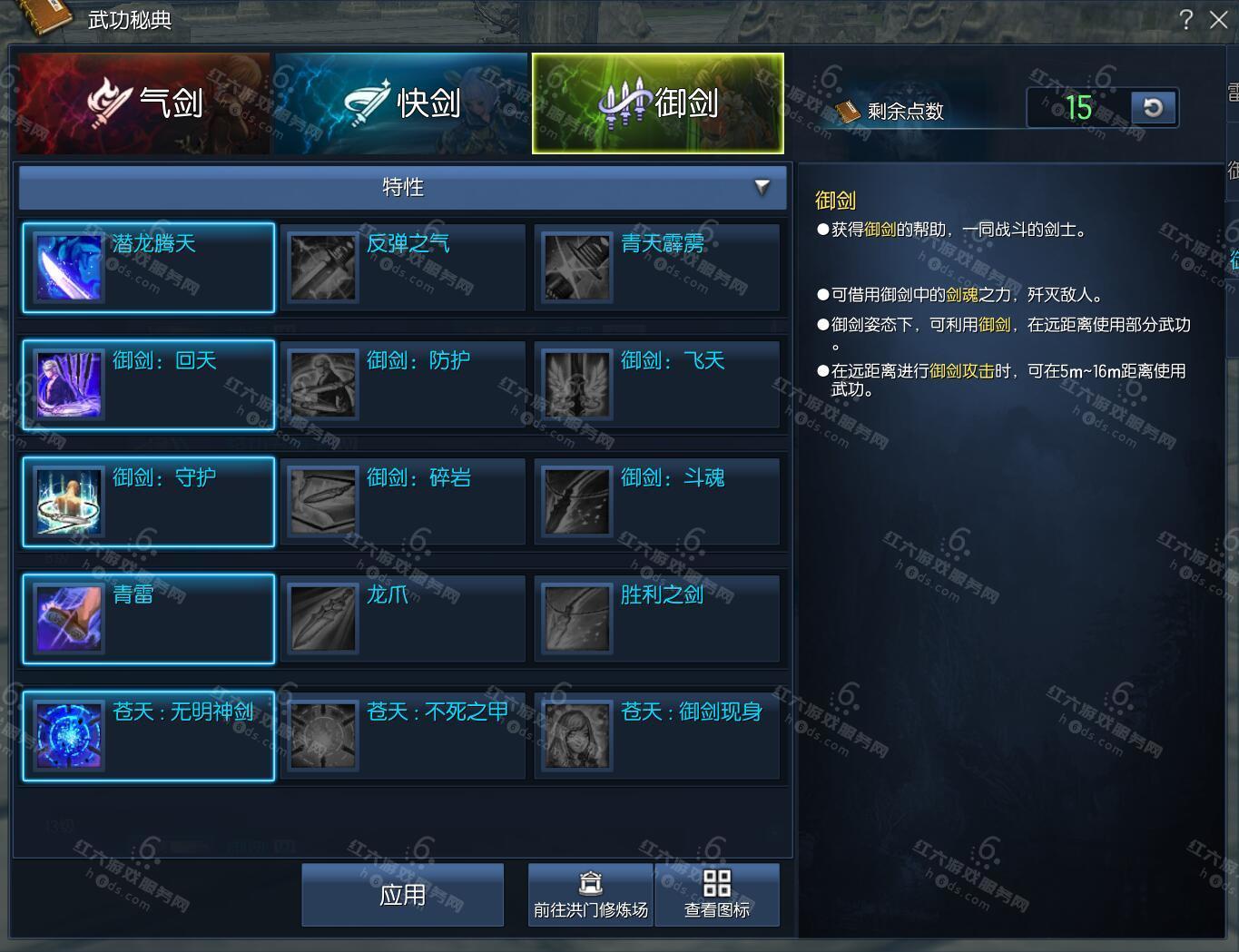Open the 特性 dropdown
Screen dimensions: 1239x952
click(403, 187)
